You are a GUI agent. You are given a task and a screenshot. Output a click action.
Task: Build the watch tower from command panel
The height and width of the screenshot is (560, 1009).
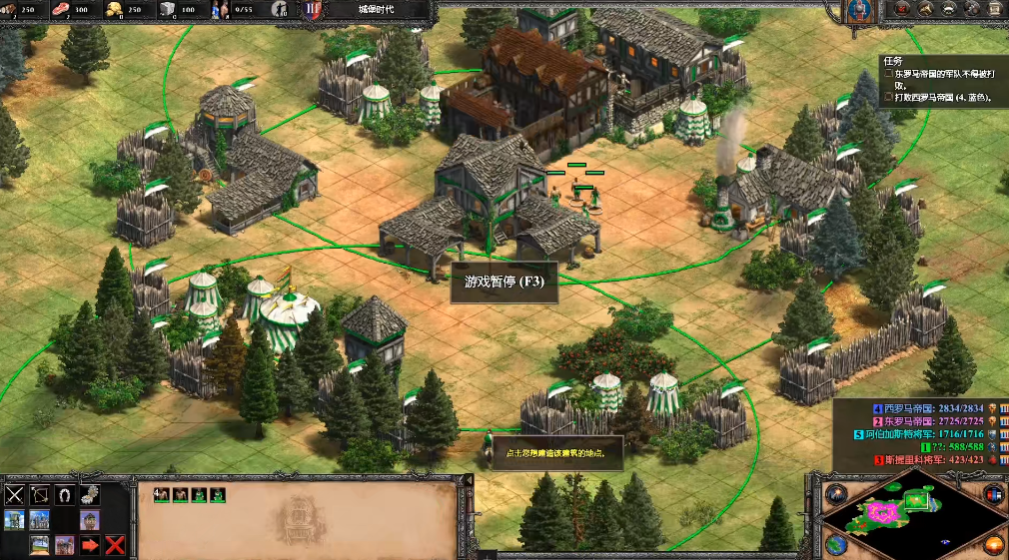coord(14,519)
